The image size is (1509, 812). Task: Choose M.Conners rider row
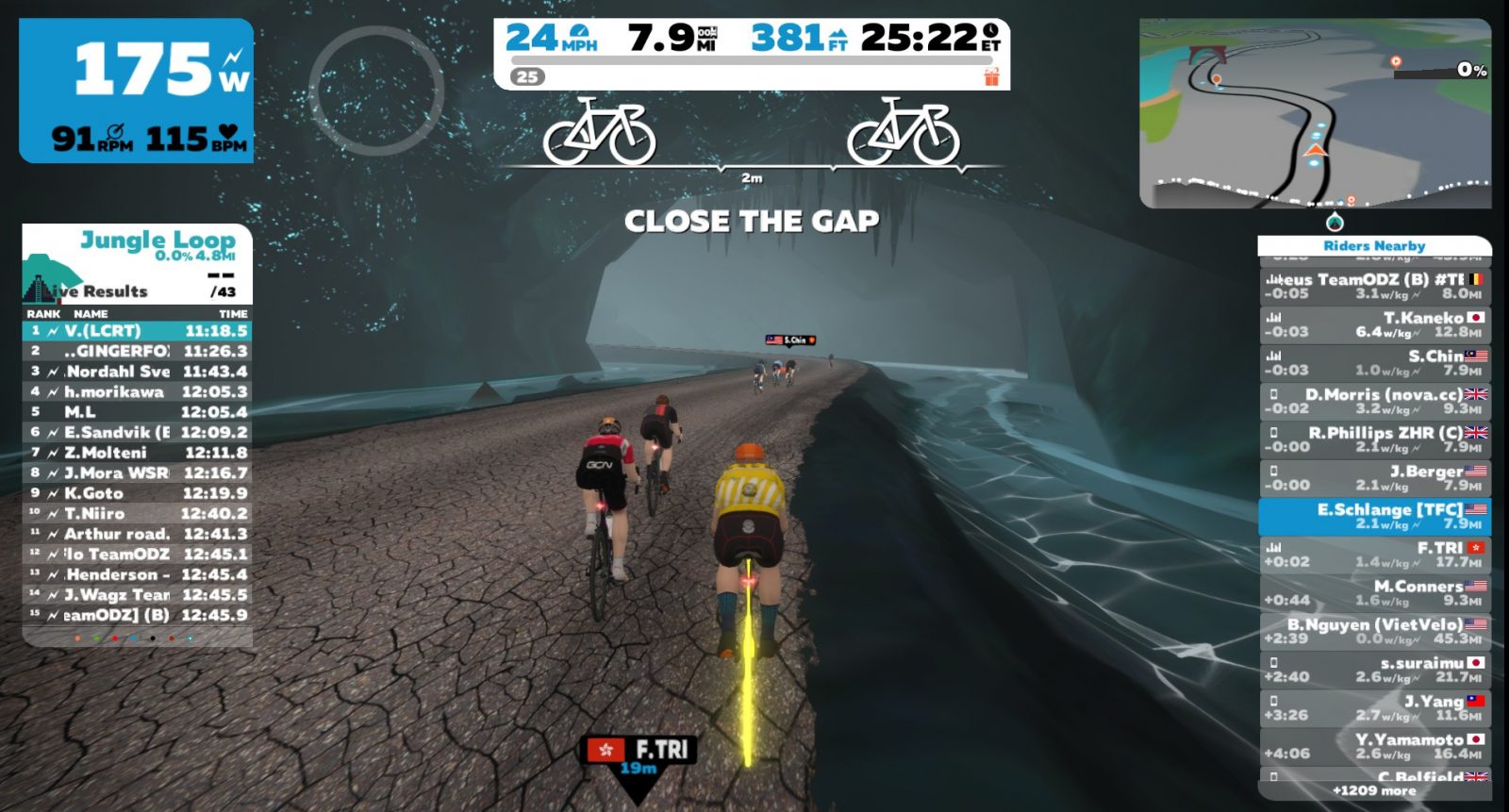(x=1374, y=593)
